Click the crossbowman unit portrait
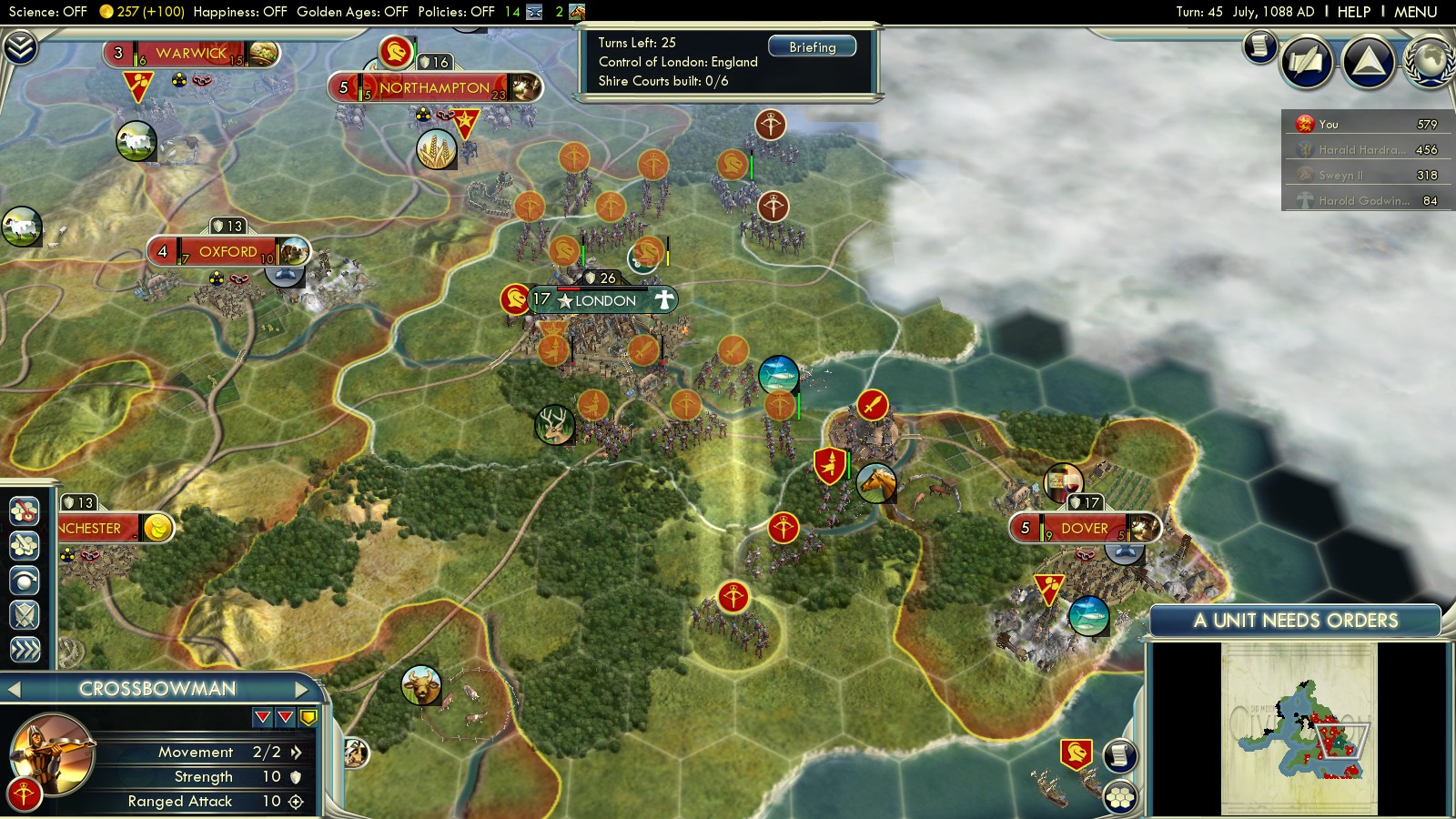This screenshot has width=1456, height=819. (52, 753)
